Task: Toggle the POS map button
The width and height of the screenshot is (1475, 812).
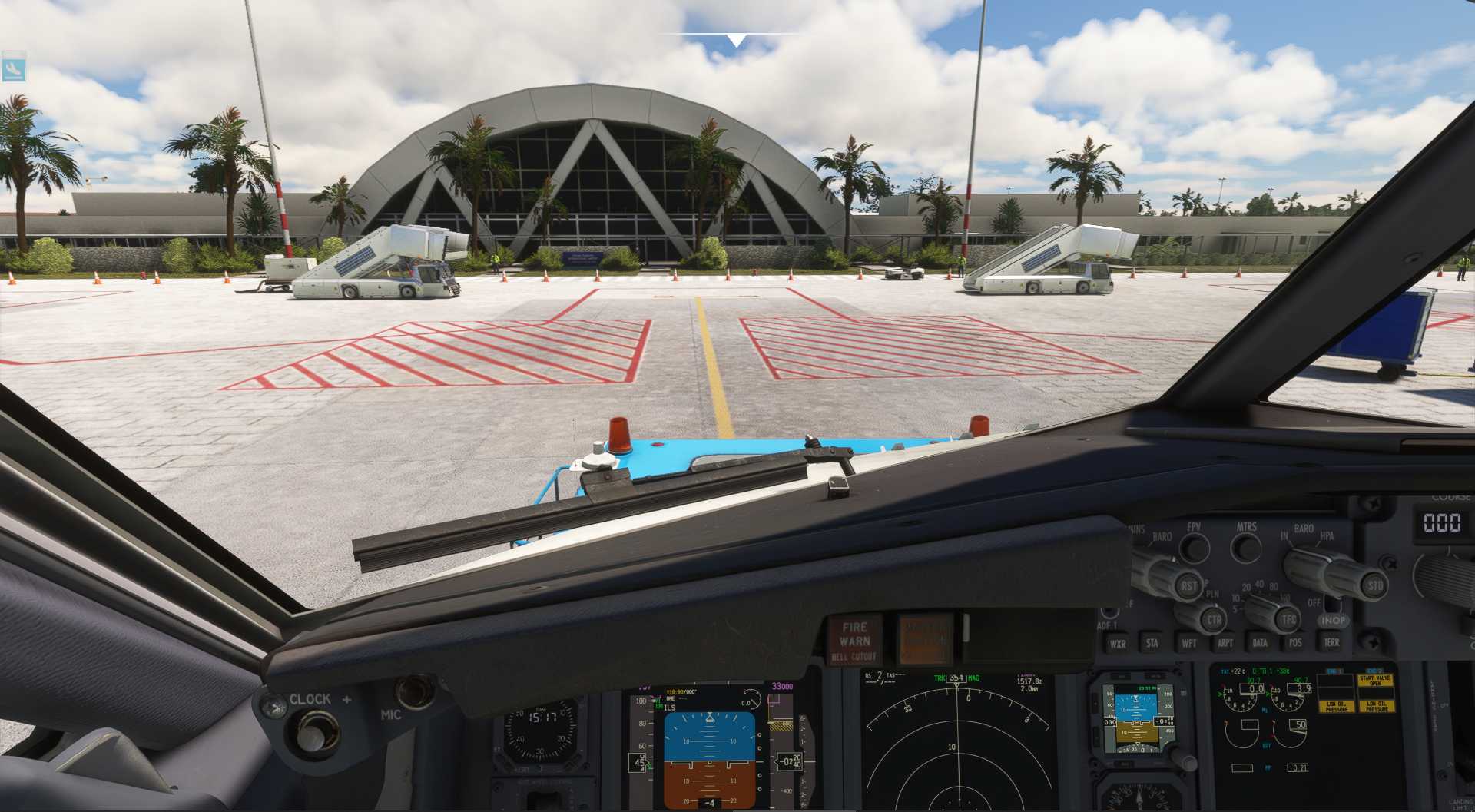Action: (x=1295, y=643)
